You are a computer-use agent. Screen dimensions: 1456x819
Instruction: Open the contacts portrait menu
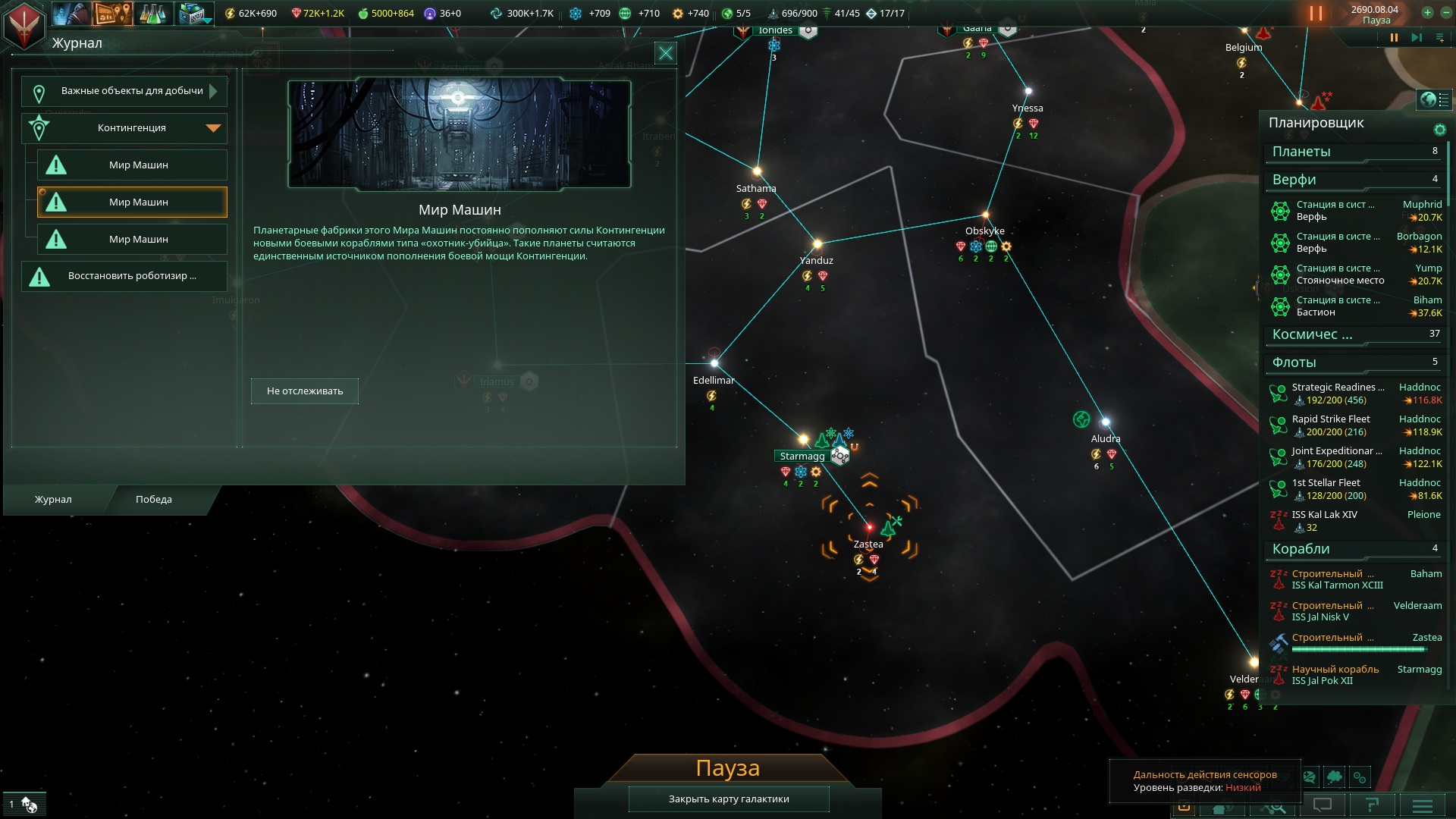click(x=71, y=13)
